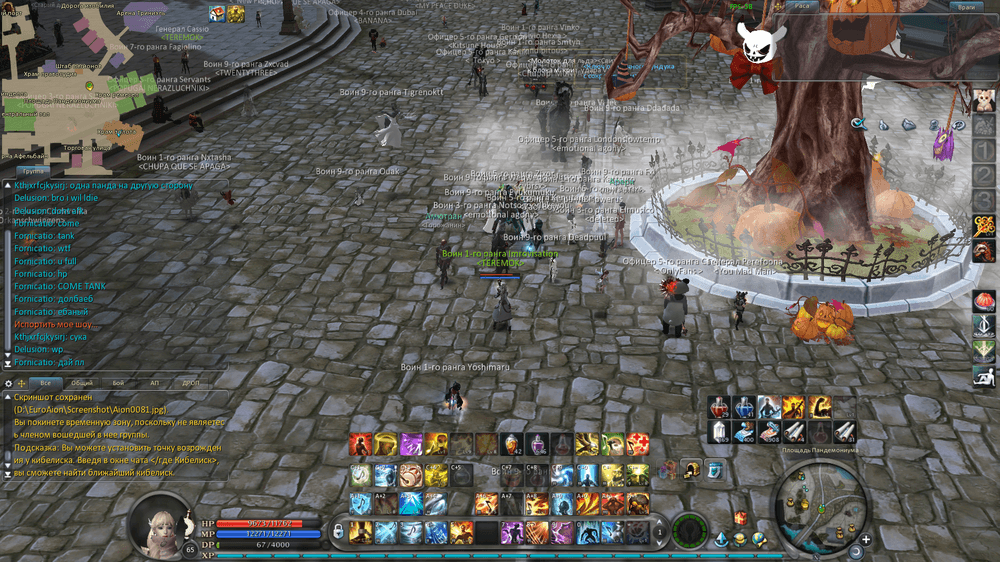
Task: Switch to the "ДРОП" loot tab
Action: (190, 383)
